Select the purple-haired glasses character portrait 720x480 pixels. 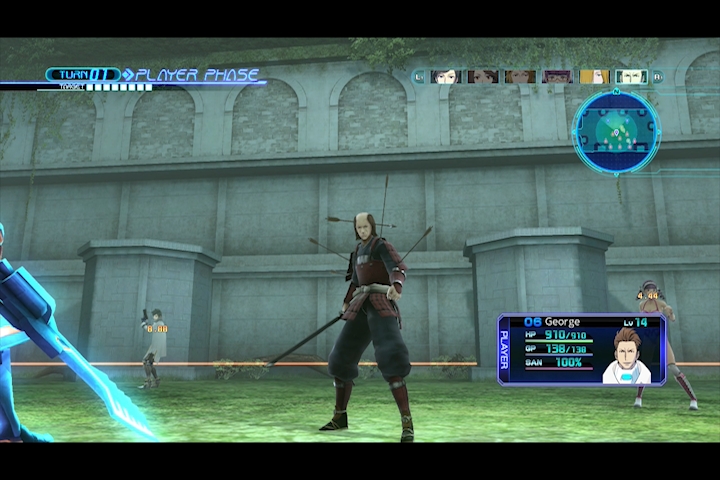[557, 76]
